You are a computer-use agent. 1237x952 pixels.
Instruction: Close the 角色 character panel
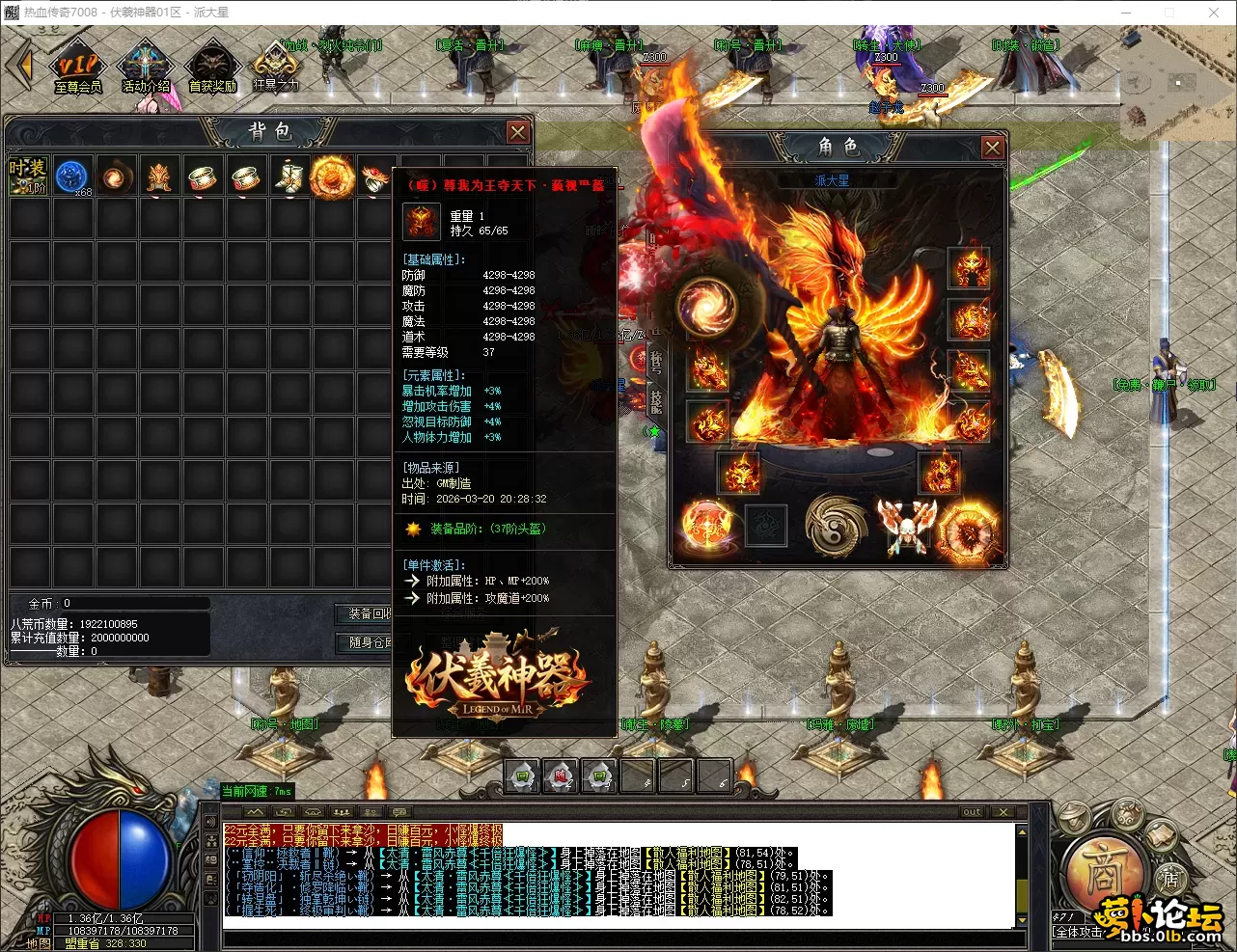tap(992, 147)
